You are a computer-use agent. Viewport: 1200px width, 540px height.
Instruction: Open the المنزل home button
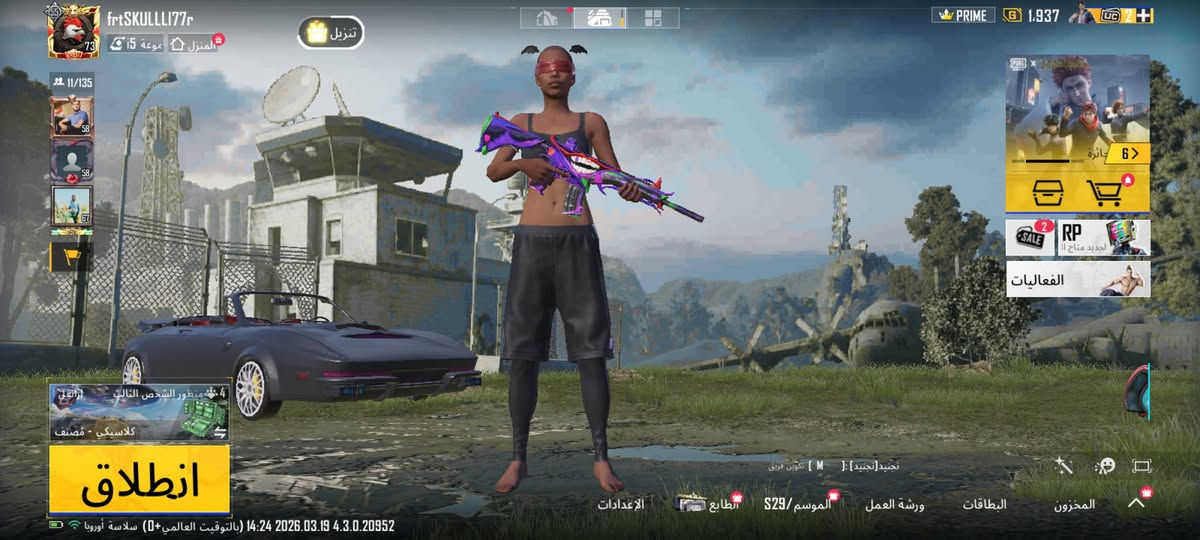(194, 44)
